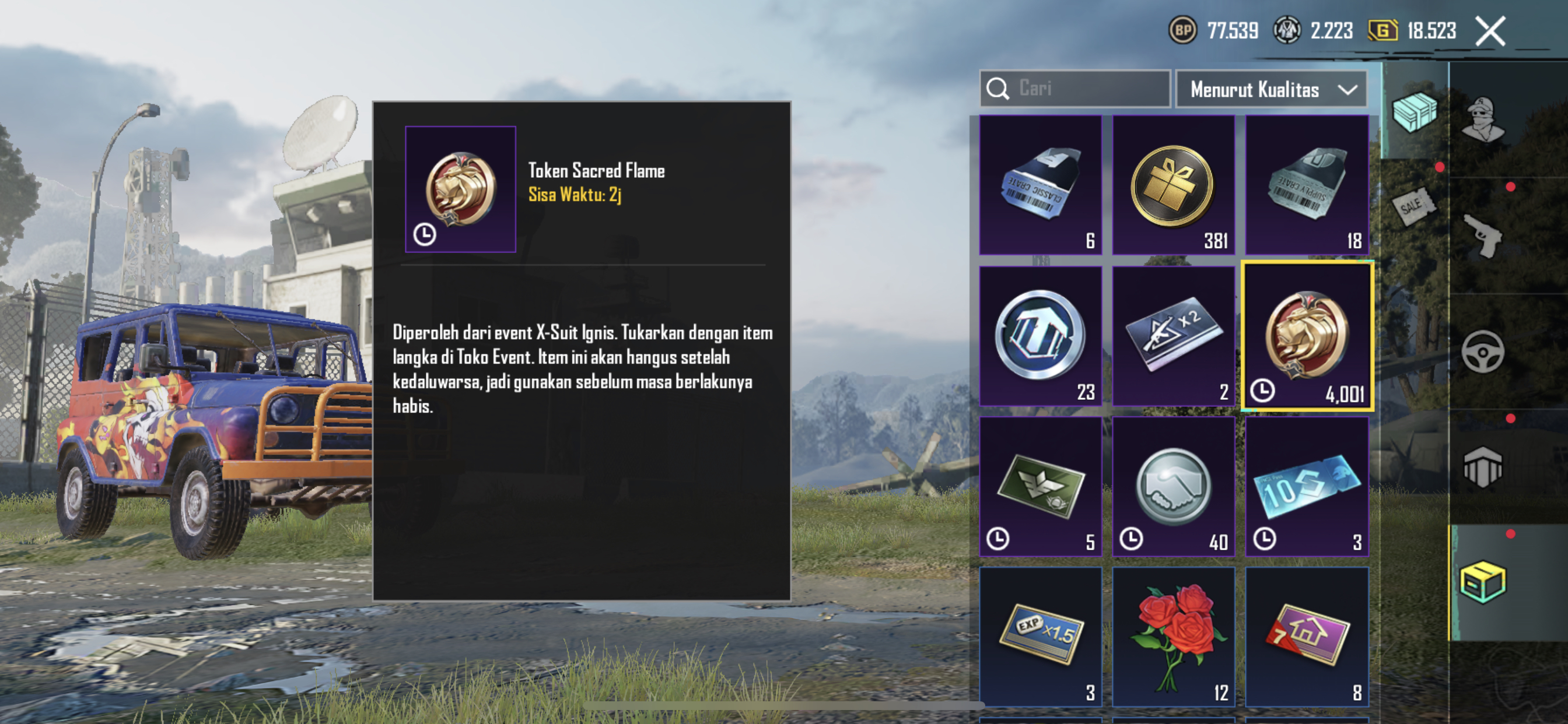
Task: Close the inventory screen
Action: pos(1490,30)
